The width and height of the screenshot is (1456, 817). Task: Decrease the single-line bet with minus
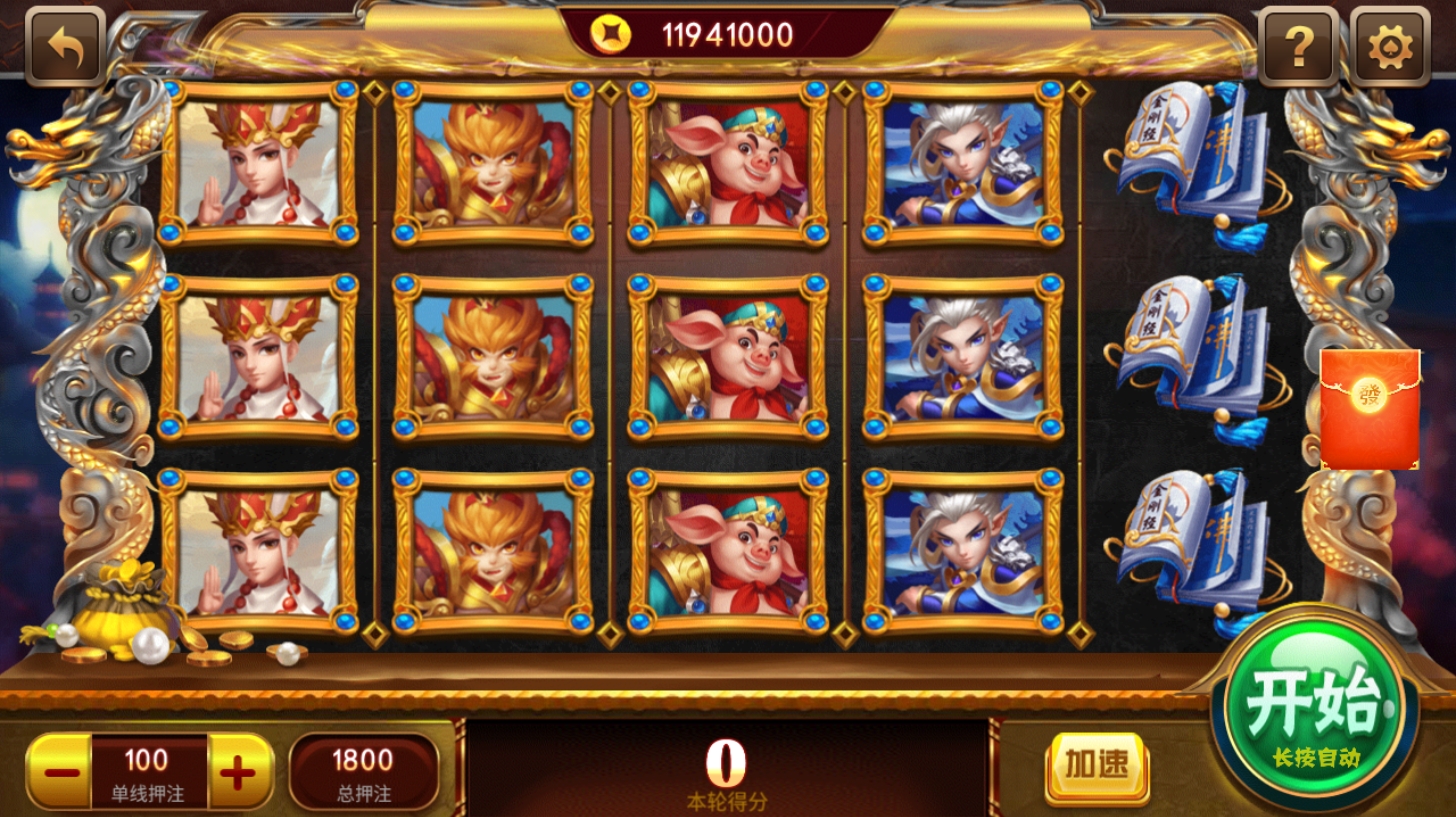click(x=61, y=772)
